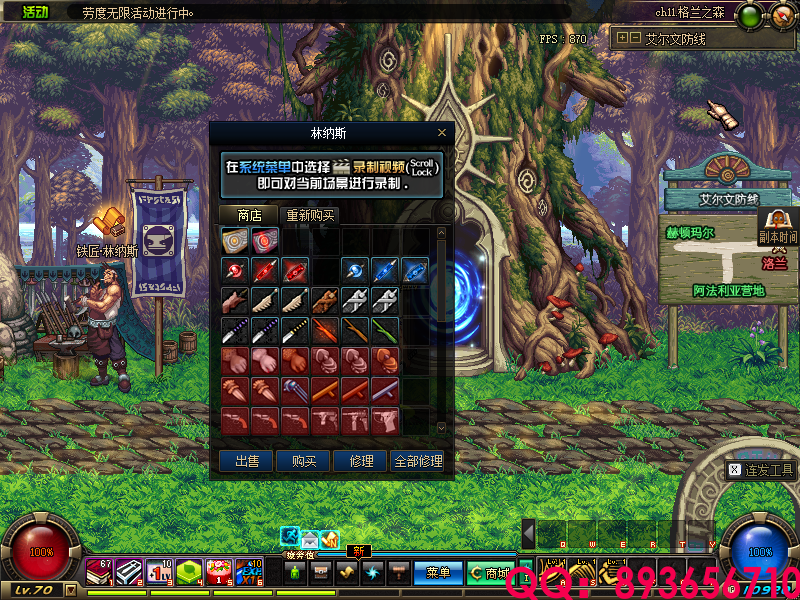Select the 商店 tab
The width and height of the screenshot is (800, 600).
click(x=249, y=215)
